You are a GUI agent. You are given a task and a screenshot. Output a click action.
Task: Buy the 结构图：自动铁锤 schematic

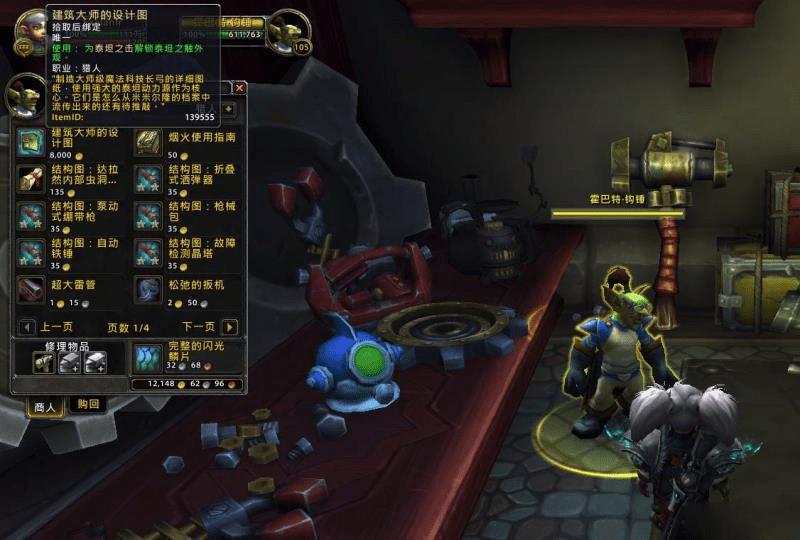point(30,252)
